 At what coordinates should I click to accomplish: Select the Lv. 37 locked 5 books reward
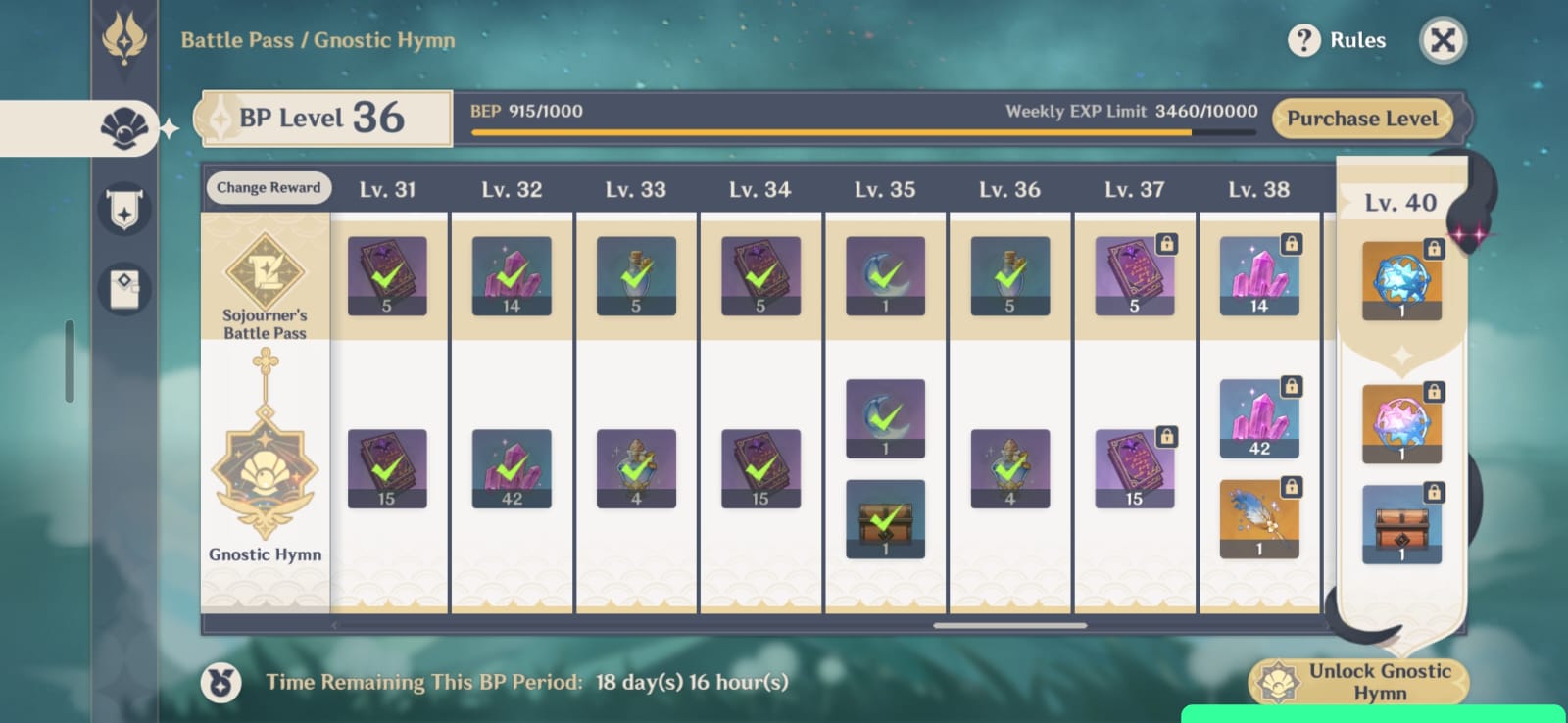[x=1134, y=275]
